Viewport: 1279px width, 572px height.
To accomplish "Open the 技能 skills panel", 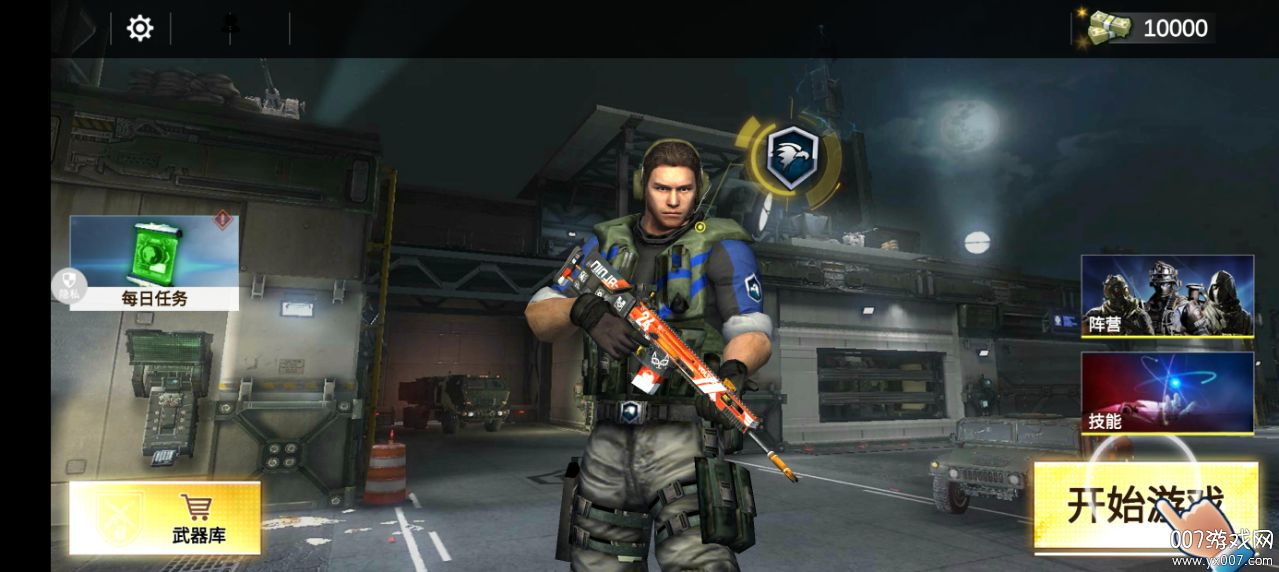I will pos(1167,392).
